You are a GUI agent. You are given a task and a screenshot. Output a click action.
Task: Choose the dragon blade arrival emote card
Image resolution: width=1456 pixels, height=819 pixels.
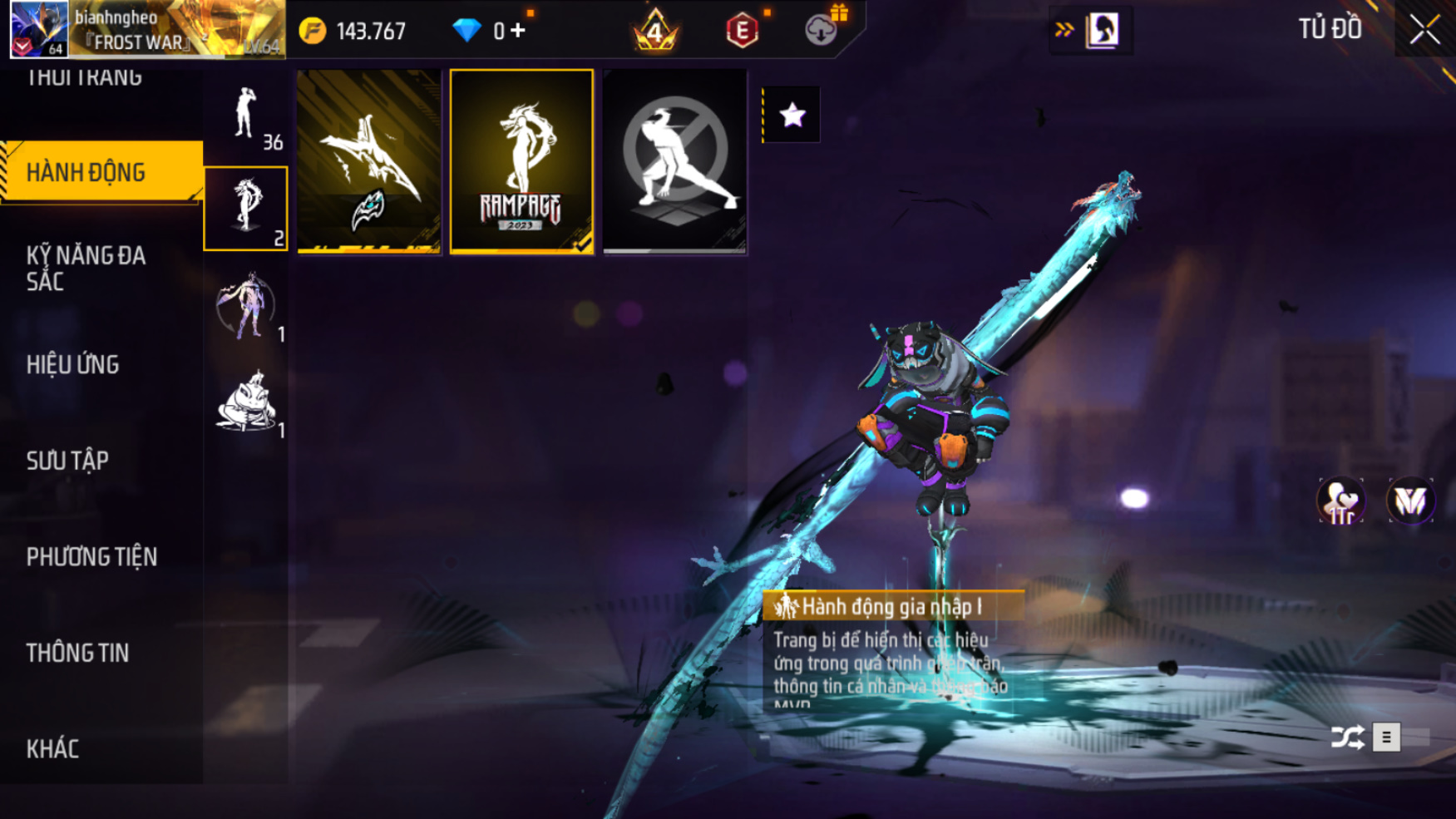pyautogui.click(x=368, y=161)
